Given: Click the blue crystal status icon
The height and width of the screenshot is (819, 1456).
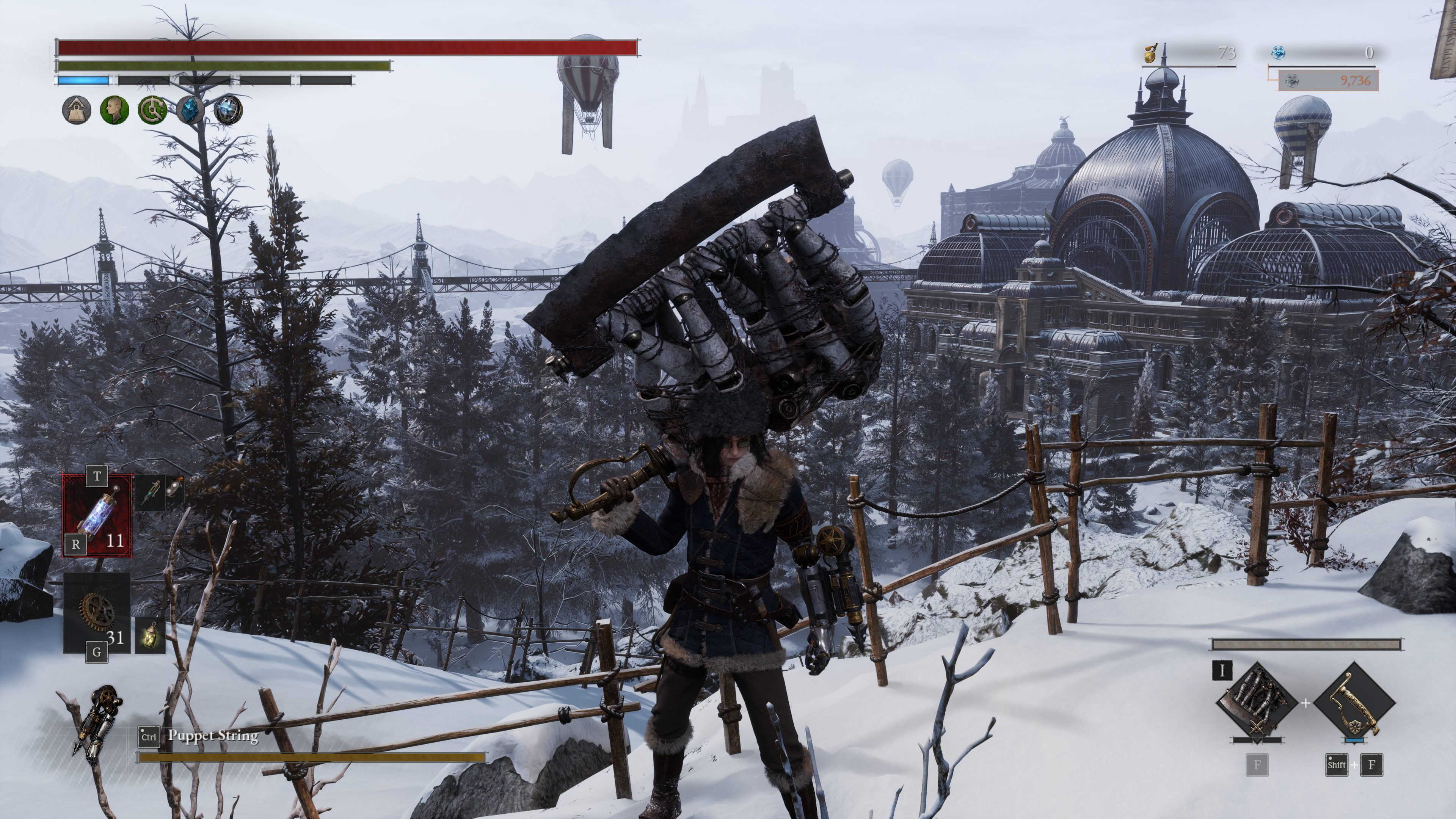Looking at the screenshot, I should pyautogui.click(x=190, y=110).
